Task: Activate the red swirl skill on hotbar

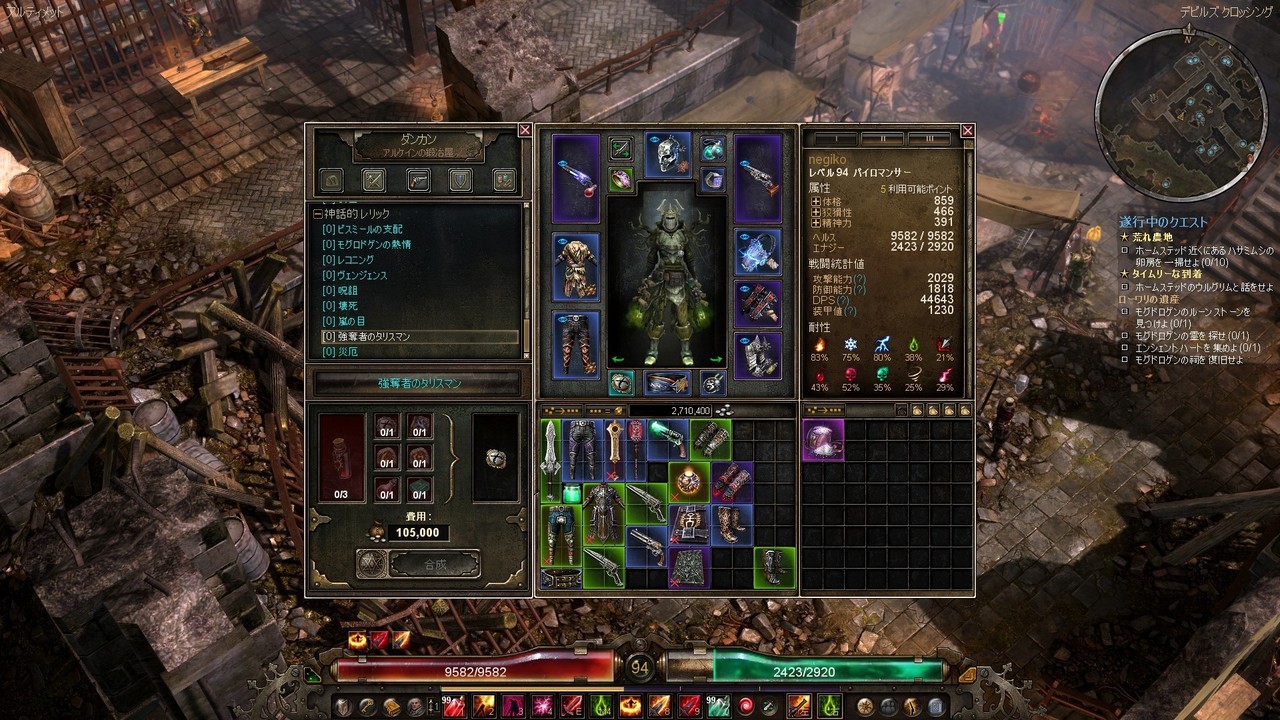Action: point(746,706)
